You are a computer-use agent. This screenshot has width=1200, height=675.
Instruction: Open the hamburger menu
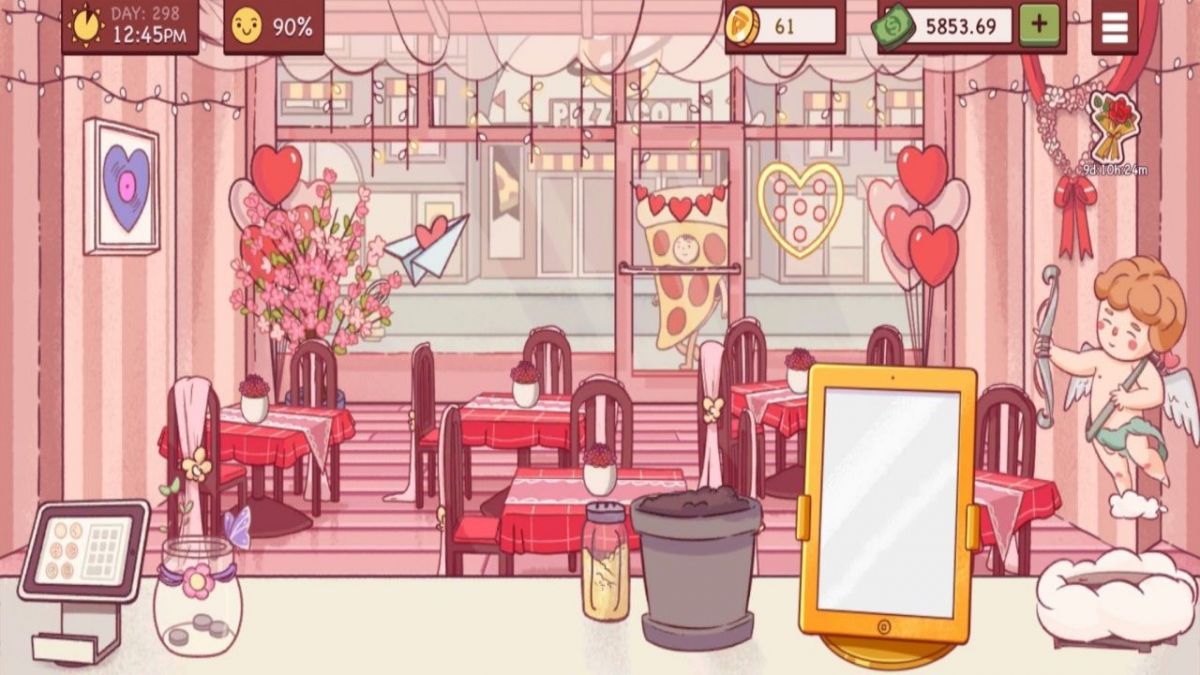[x=1114, y=27]
